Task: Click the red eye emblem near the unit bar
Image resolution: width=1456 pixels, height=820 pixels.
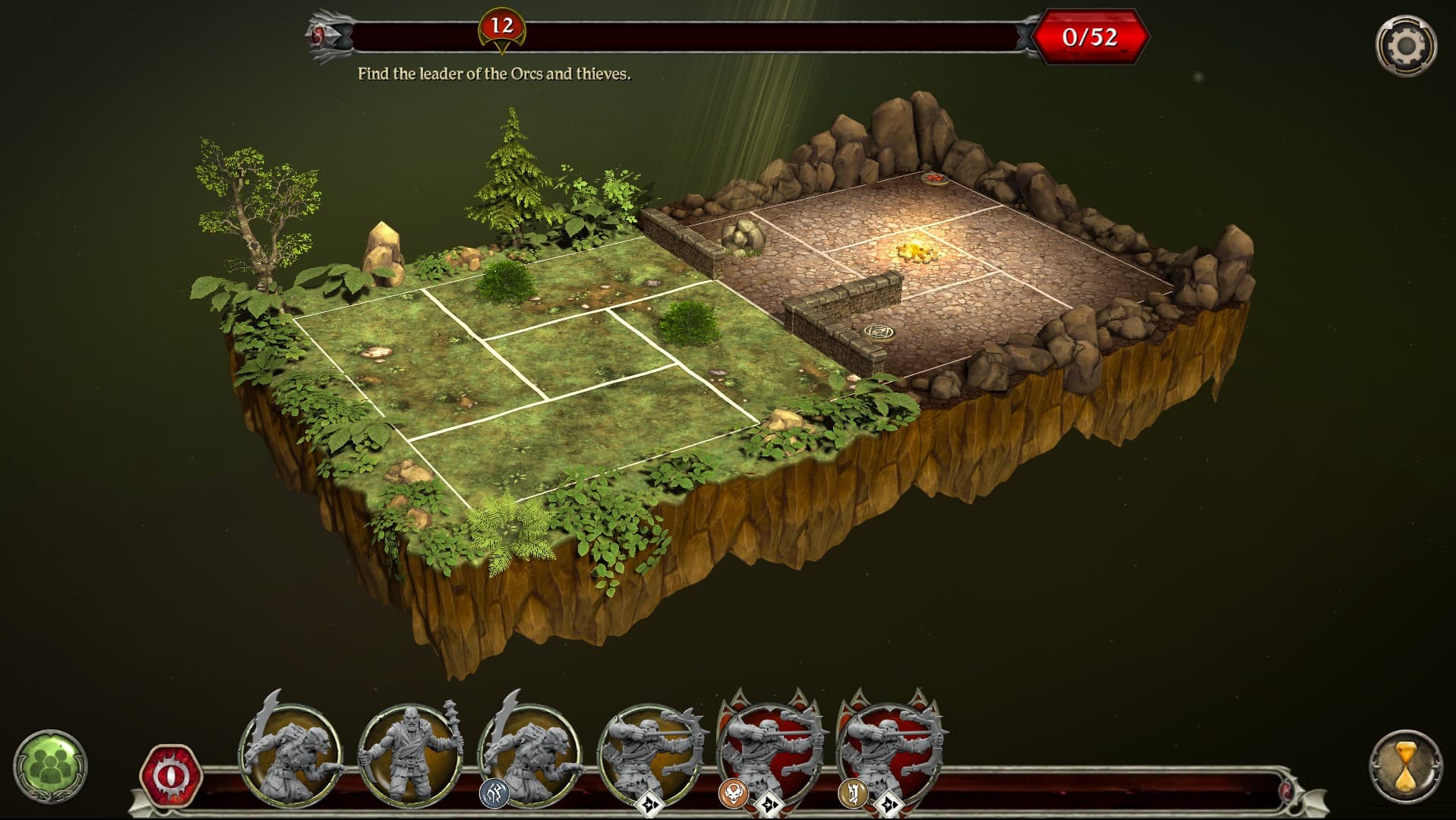Action: pos(171,775)
